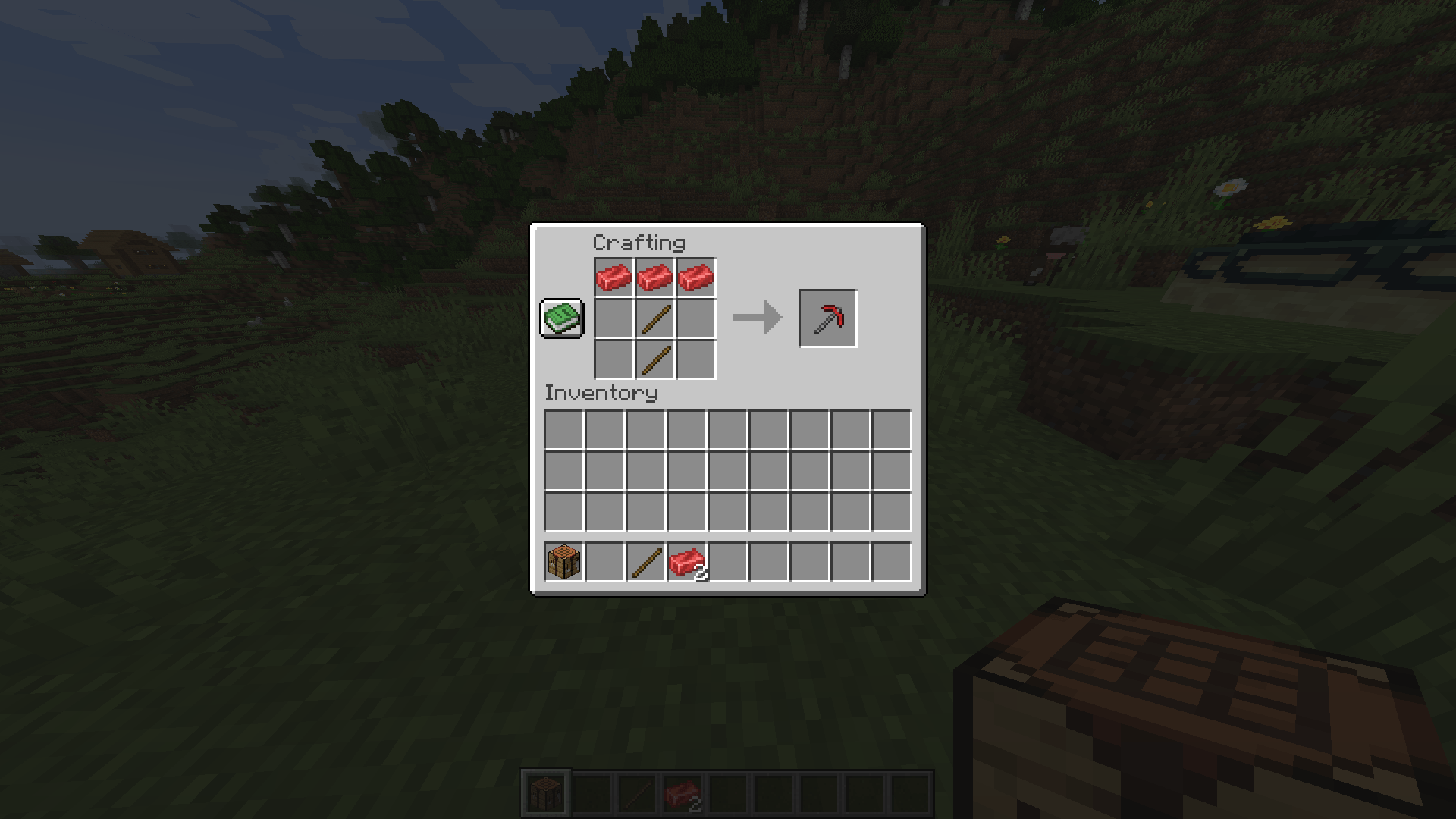The width and height of the screenshot is (1456, 819).
Task: Select the top-left red ingot in crafting grid
Action: 614,275
